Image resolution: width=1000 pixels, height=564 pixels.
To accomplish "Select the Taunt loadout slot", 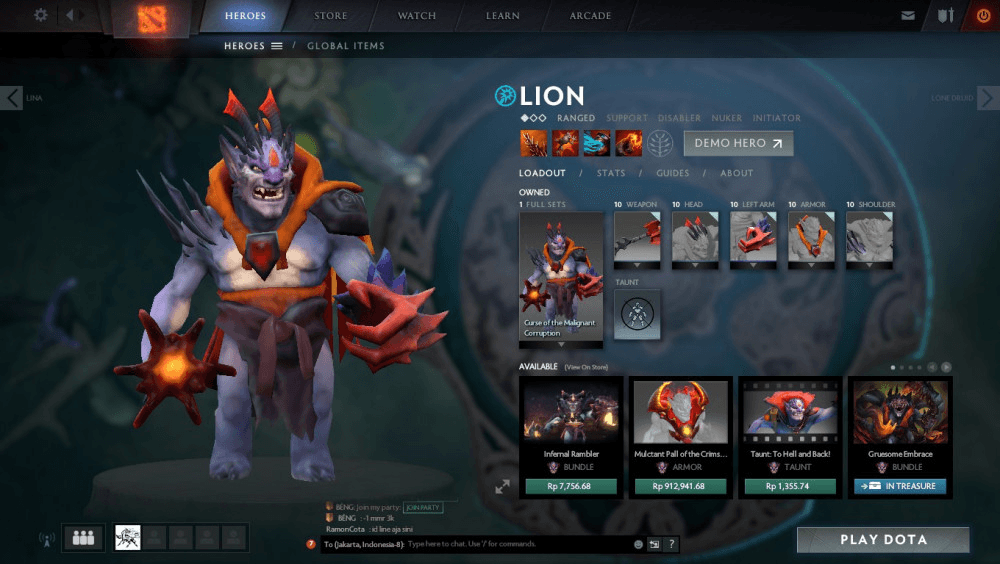I will (637, 314).
